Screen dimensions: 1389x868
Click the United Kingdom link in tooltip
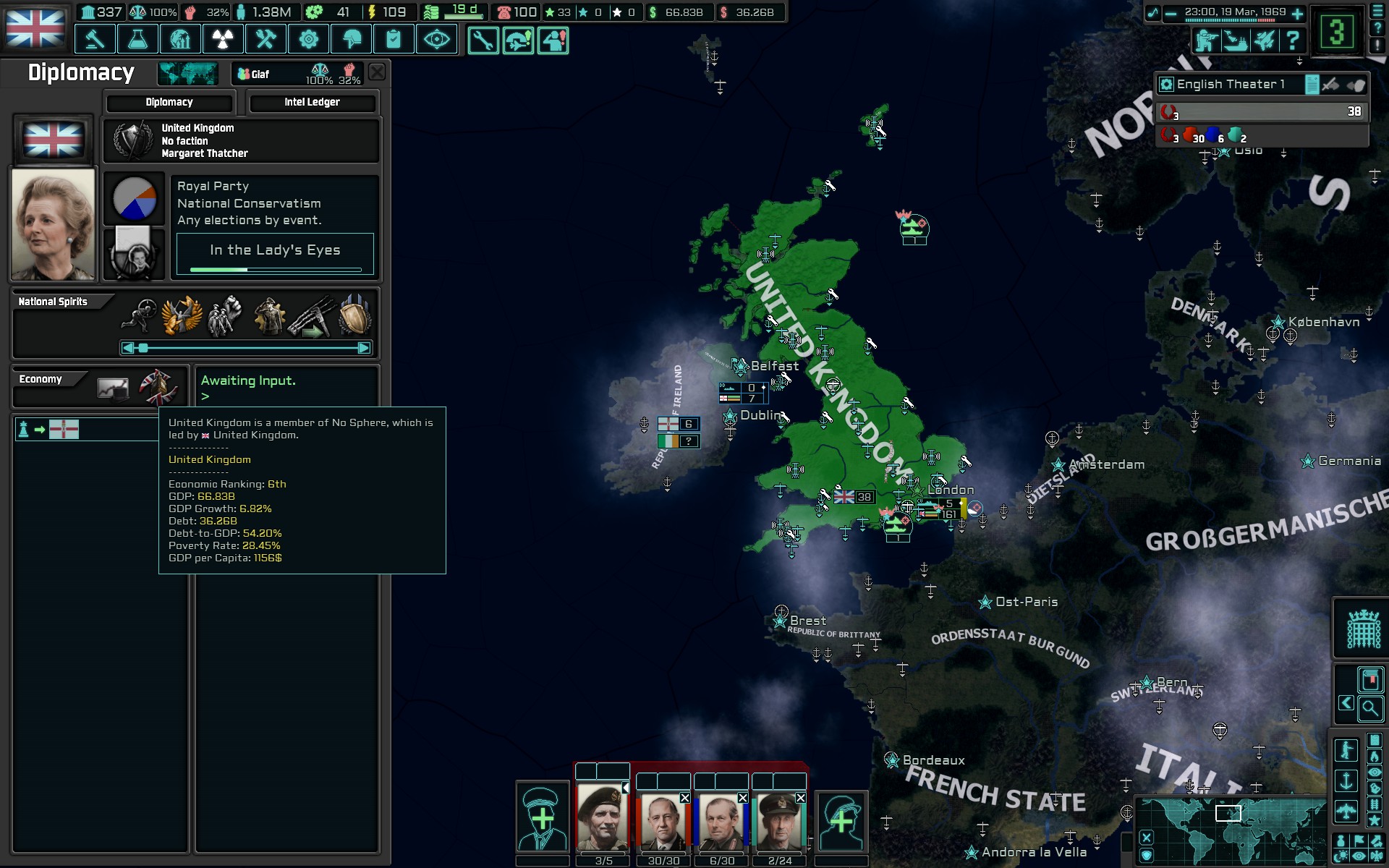(x=209, y=459)
